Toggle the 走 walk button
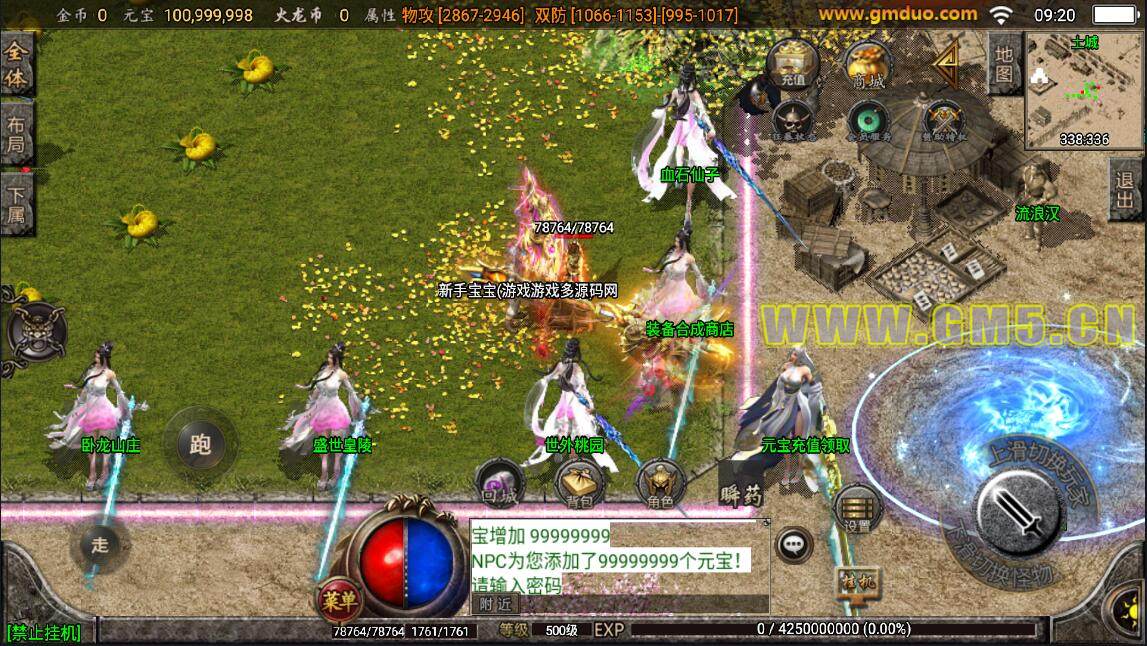Image resolution: width=1147 pixels, height=646 pixels. [x=100, y=546]
